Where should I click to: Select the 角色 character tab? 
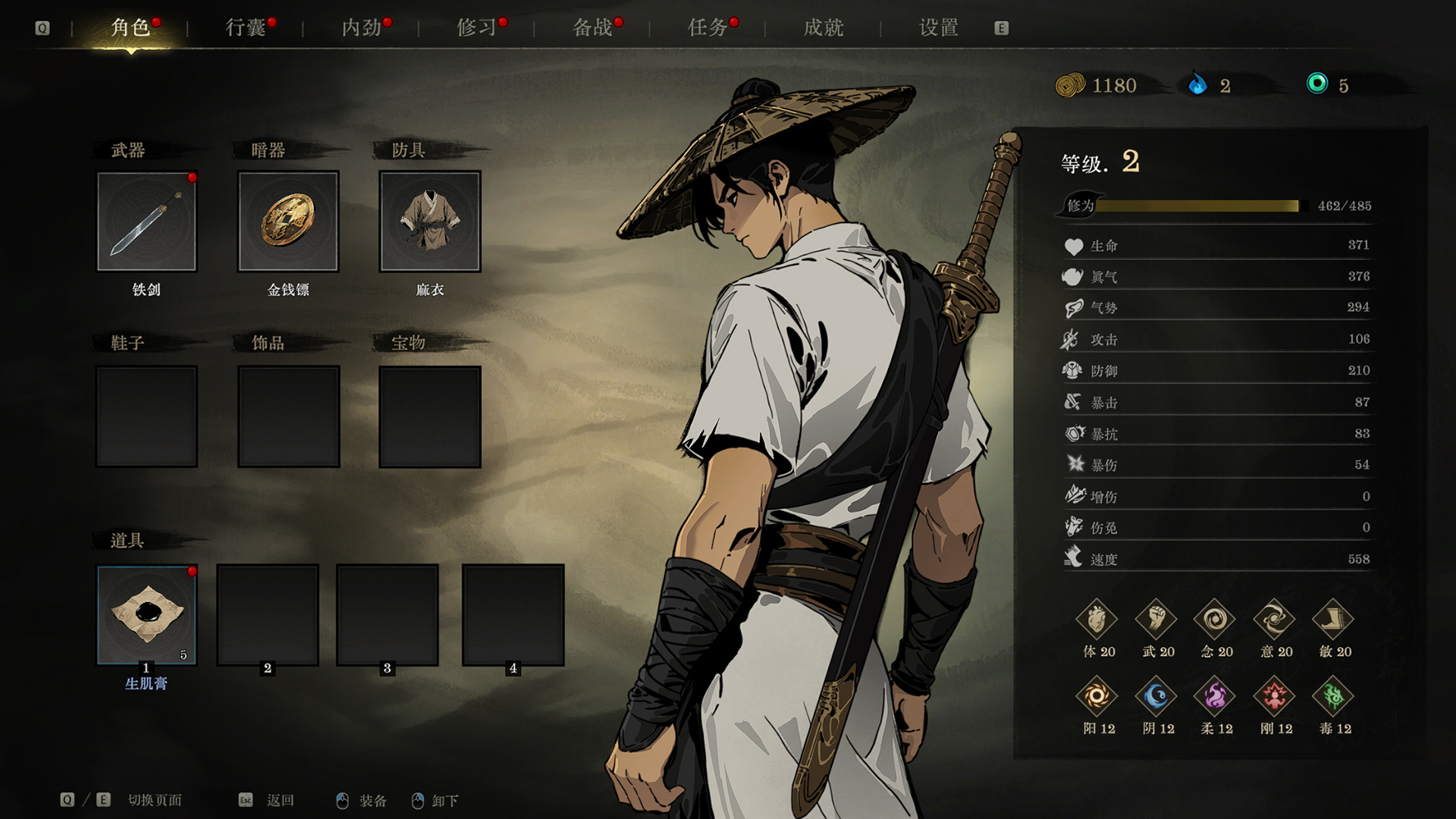click(130, 28)
